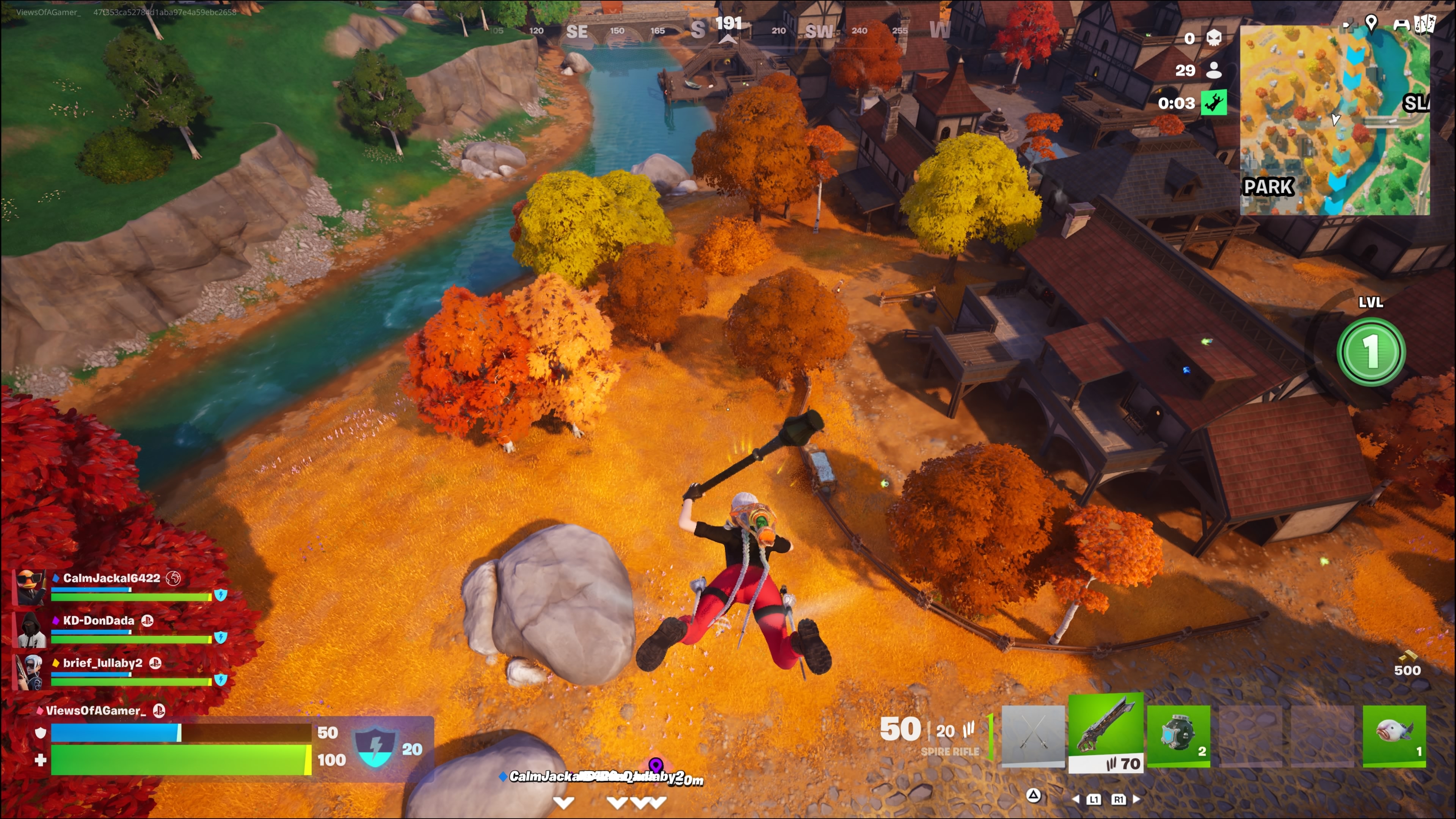Image resolution: width=1456 pixels, height=819 pixels.
Task: Click the white controller icon above minimap
Action: coord(1401,24)
